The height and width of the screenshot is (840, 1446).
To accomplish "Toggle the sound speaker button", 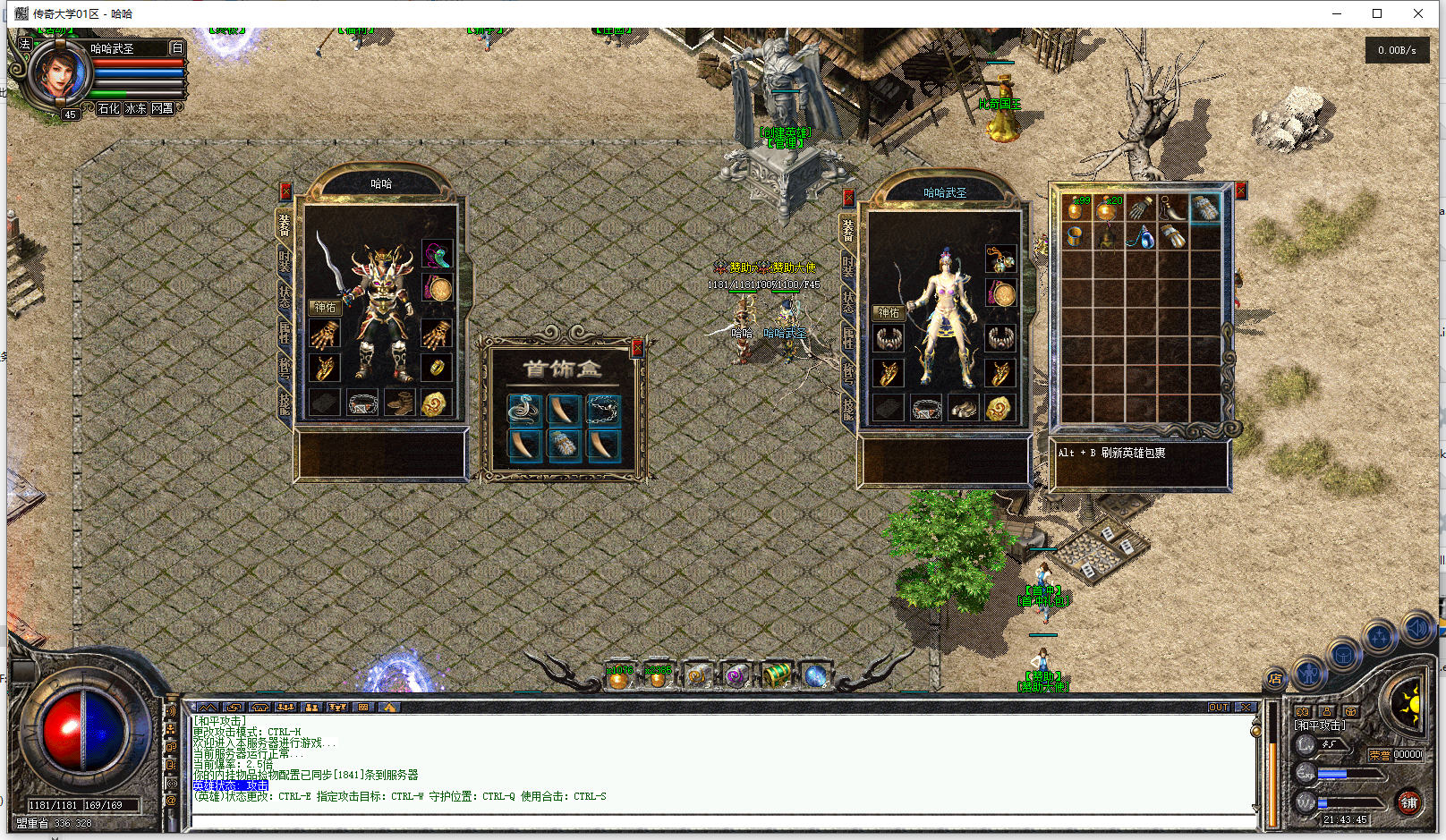I will click(1416, 628).
